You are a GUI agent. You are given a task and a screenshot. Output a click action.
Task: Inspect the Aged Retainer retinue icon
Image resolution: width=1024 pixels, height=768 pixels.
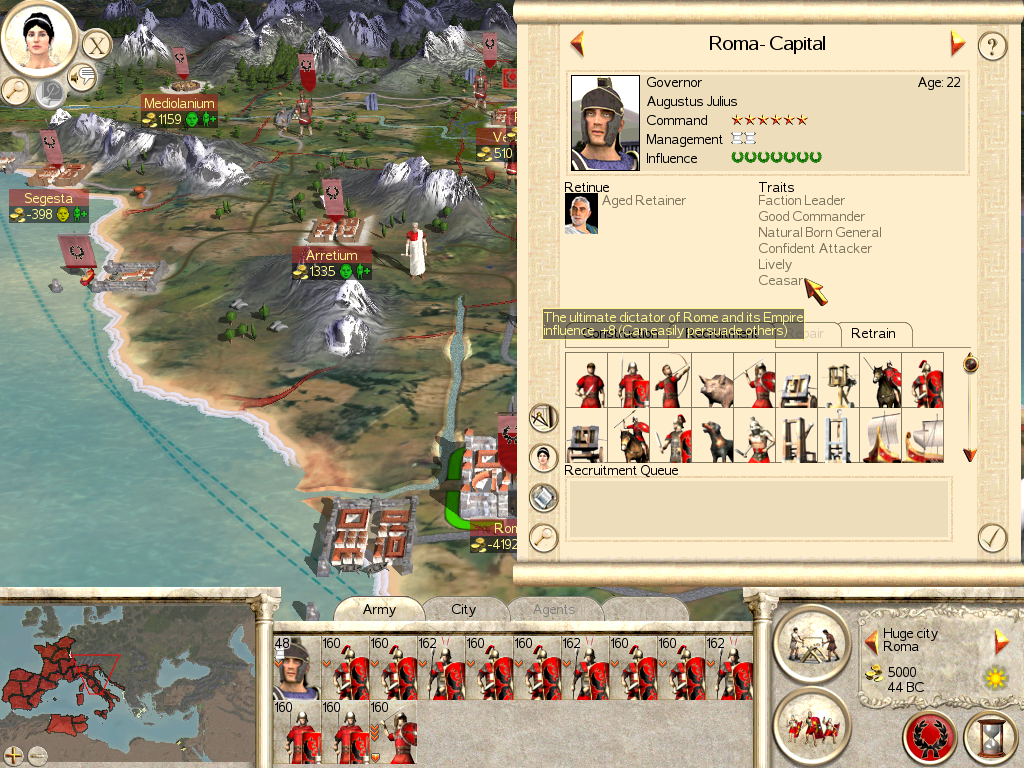pyautogui.click(x=581, y=213)
